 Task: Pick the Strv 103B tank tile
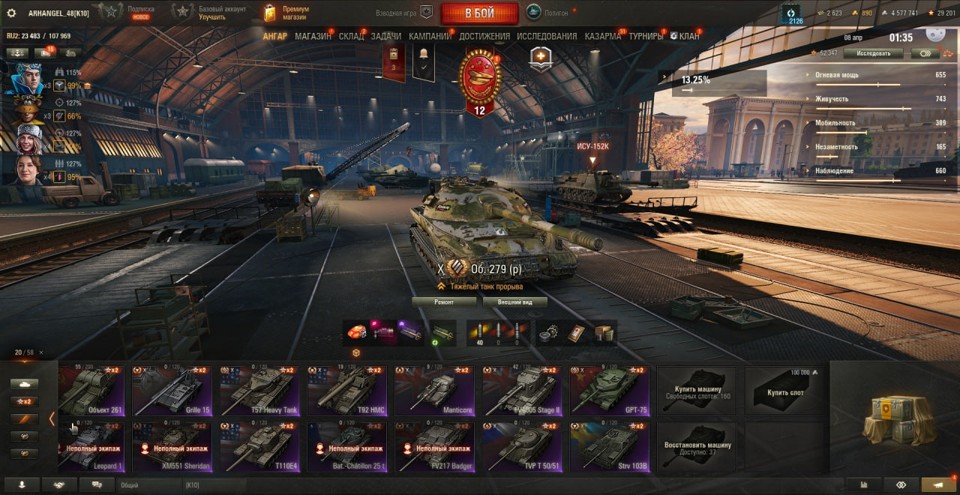pyautogui.click(x=609, y=446)
